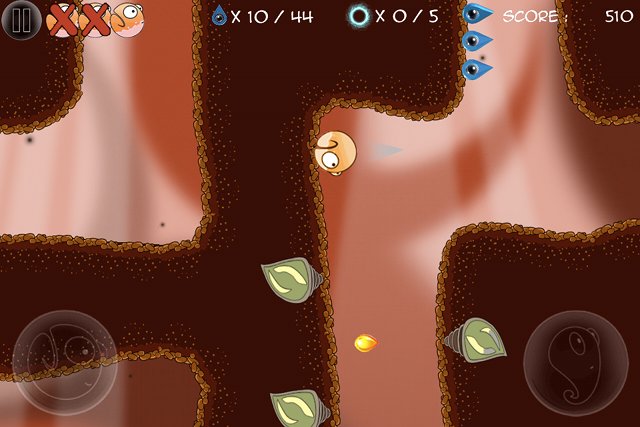Viewport: 640px width, 427px height.
Task: Tap the right action bubble button
Action: 576,362
